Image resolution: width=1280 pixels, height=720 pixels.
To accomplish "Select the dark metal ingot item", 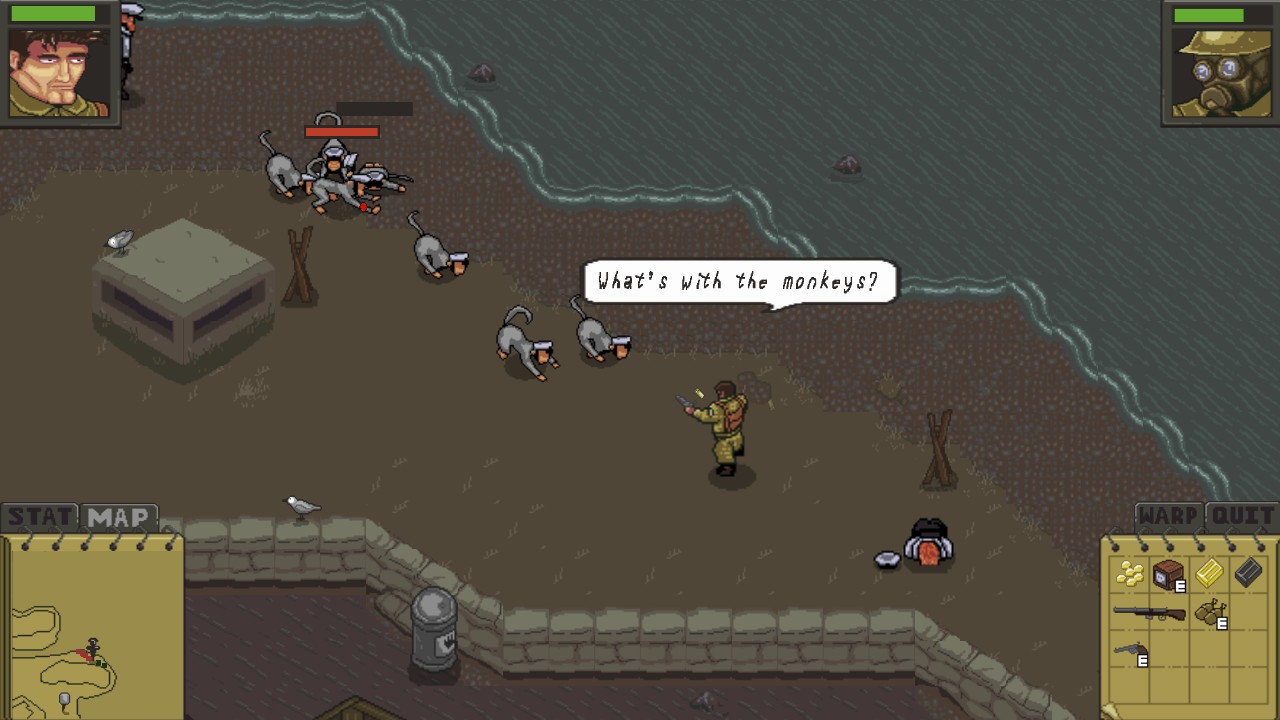I will tap(1247, 572).
